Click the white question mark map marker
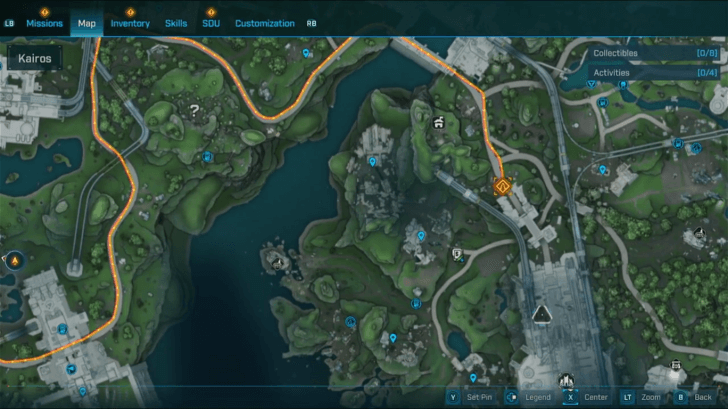The height and width of the screenshot is (409, 728). (x=194, y=110)
